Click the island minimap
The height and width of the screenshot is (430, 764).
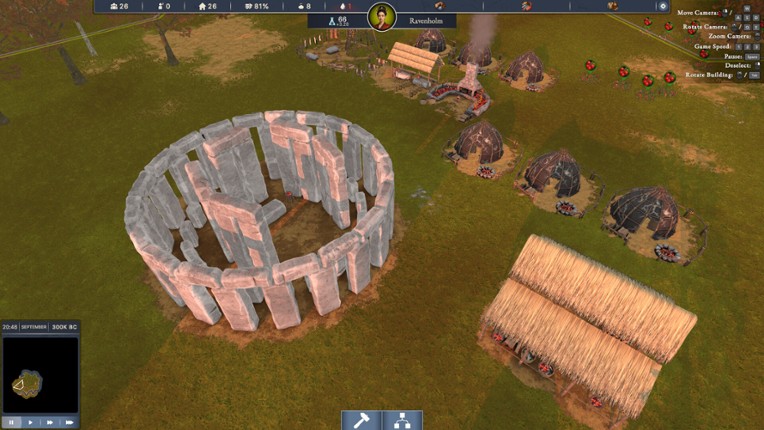[40, 376]
